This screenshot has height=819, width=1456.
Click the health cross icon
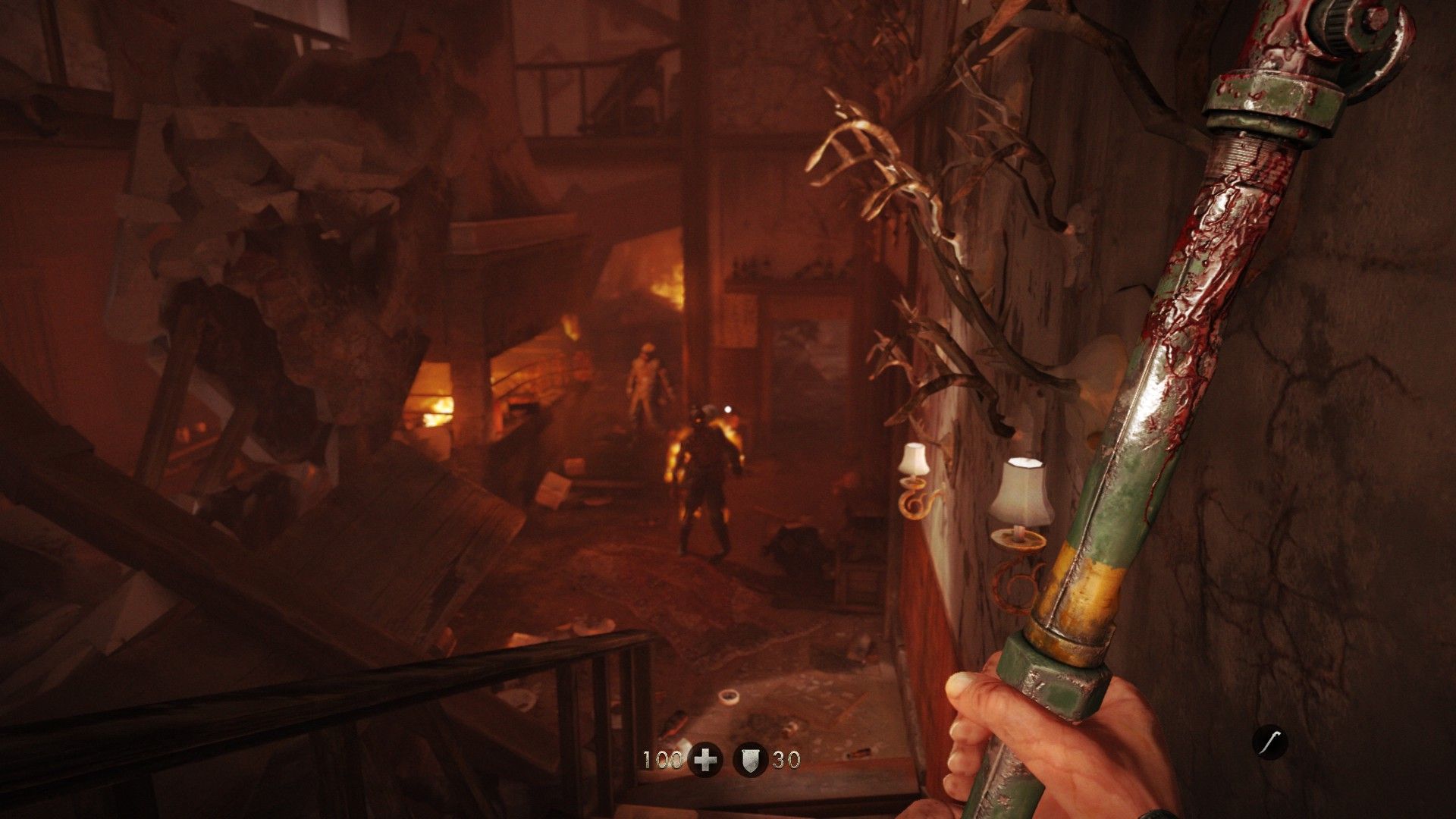(704, 758)
